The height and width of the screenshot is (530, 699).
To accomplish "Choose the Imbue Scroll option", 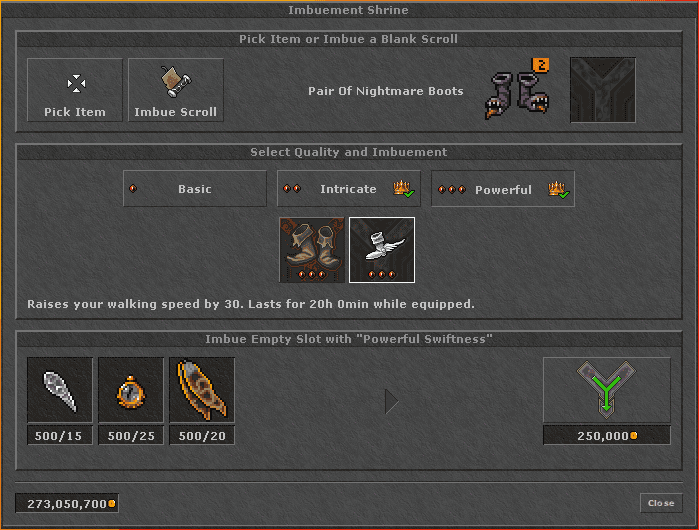I will pyautogui.click(x=176, y=90).
